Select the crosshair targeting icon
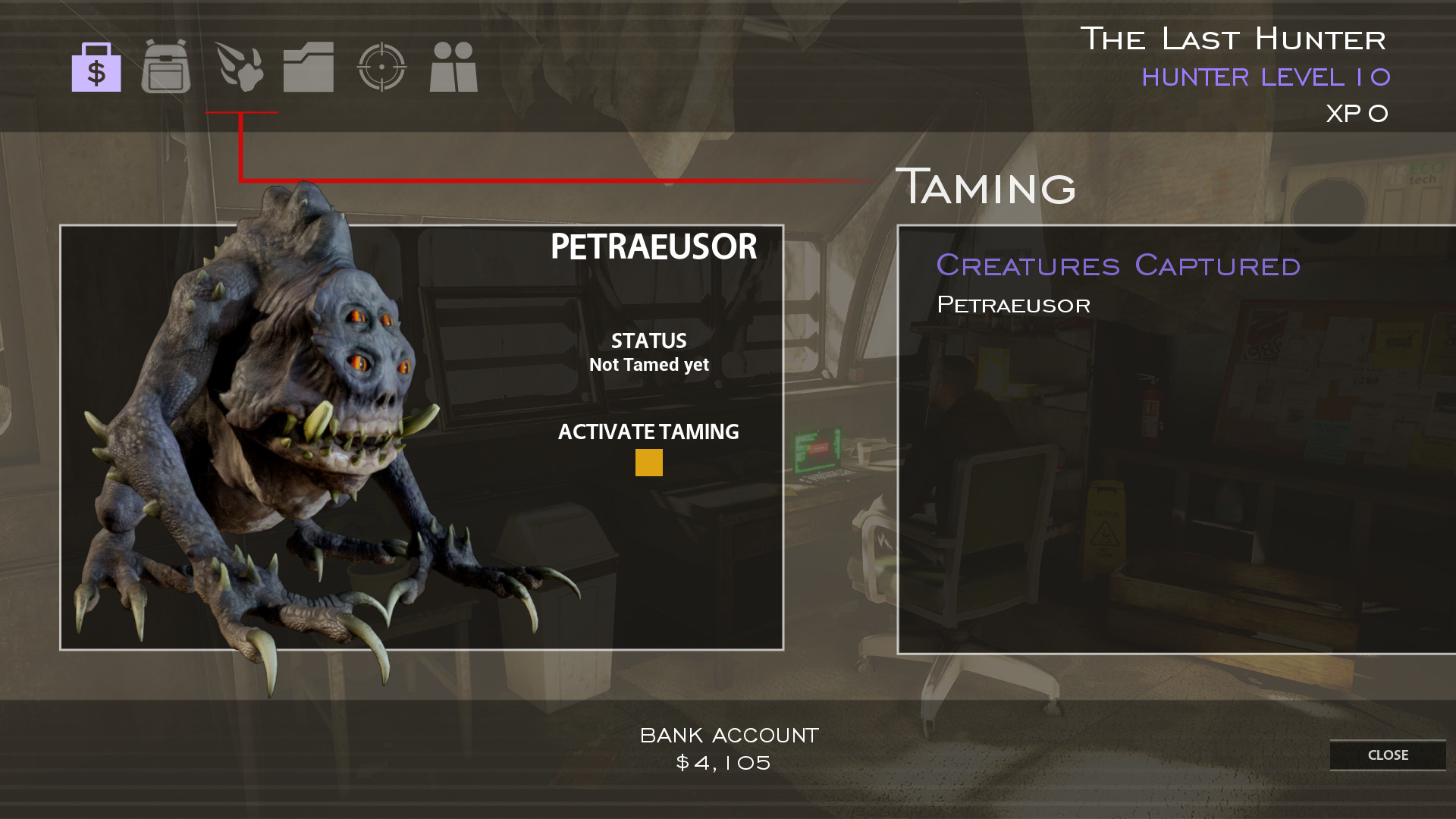This screenshot has height=819, width=1456. click(x=383, y=69)
